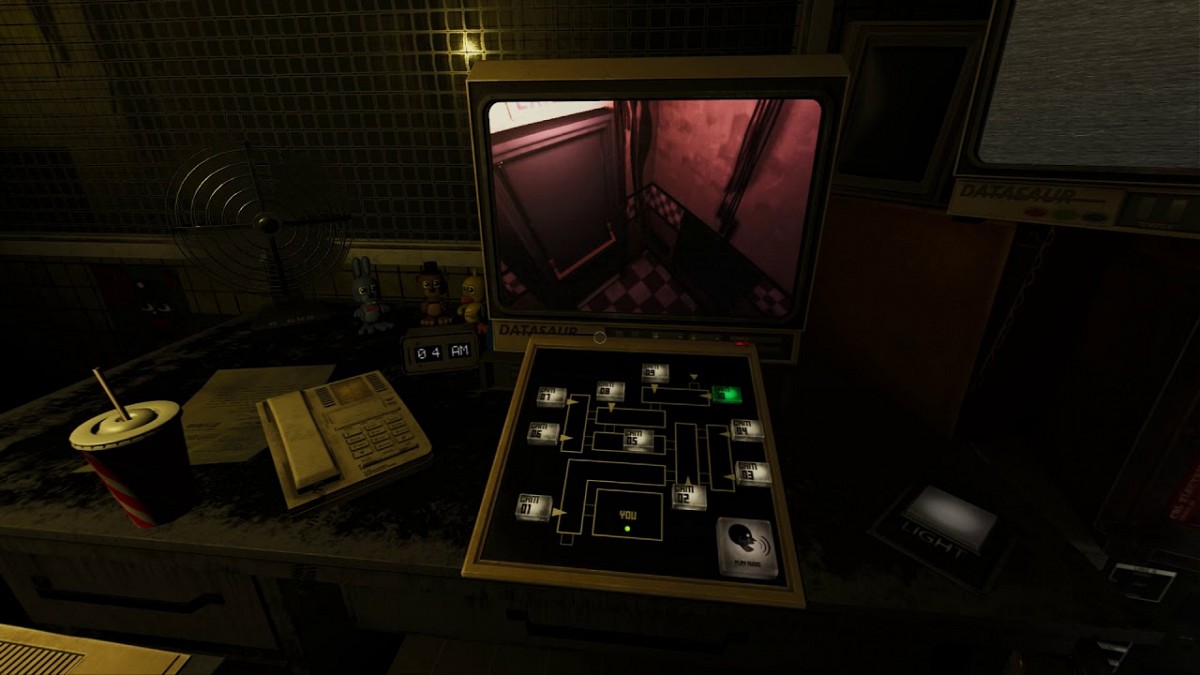Switch to CAM 09

click(655, 373)
